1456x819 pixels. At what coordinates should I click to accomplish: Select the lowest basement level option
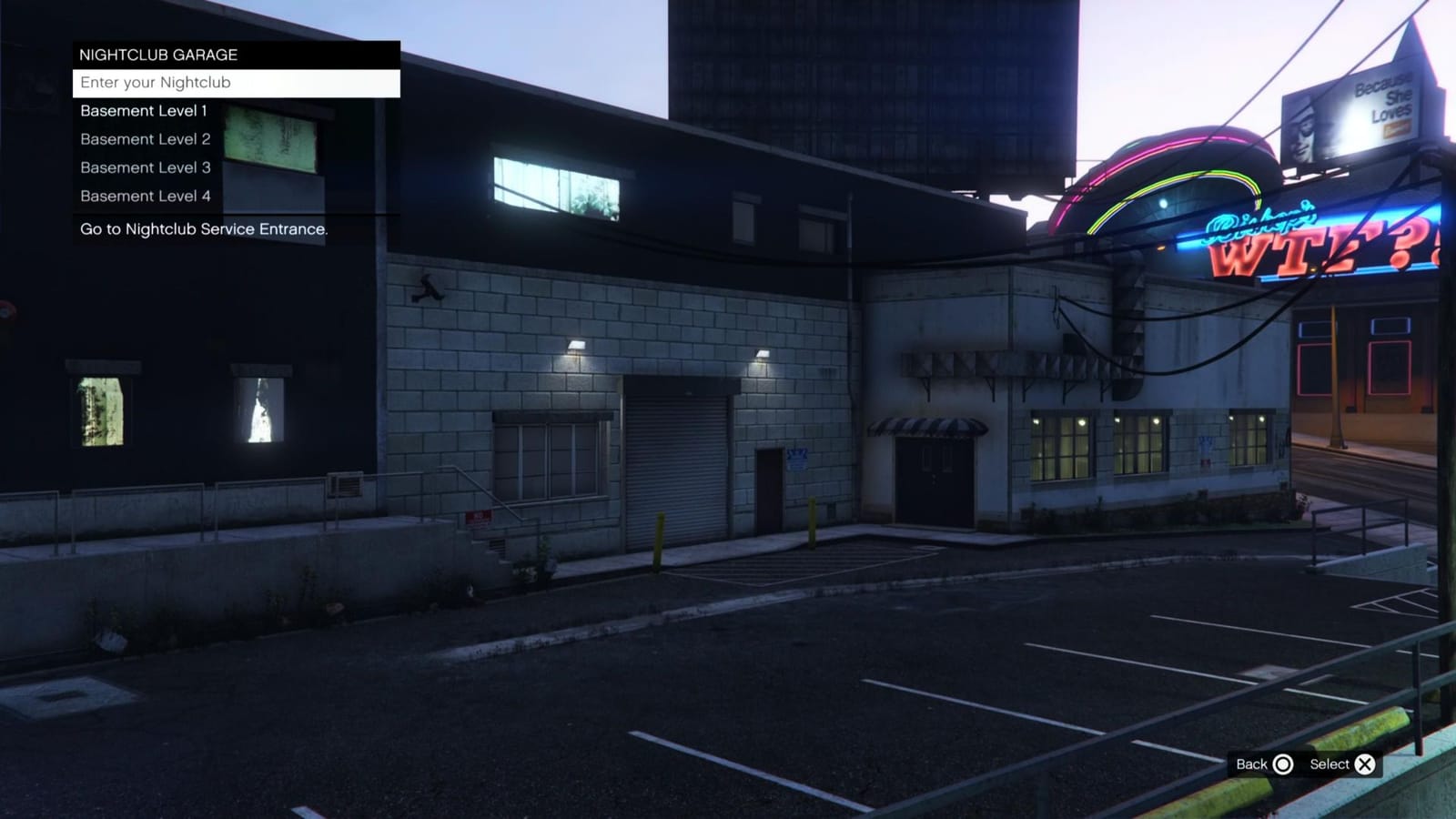146,196
